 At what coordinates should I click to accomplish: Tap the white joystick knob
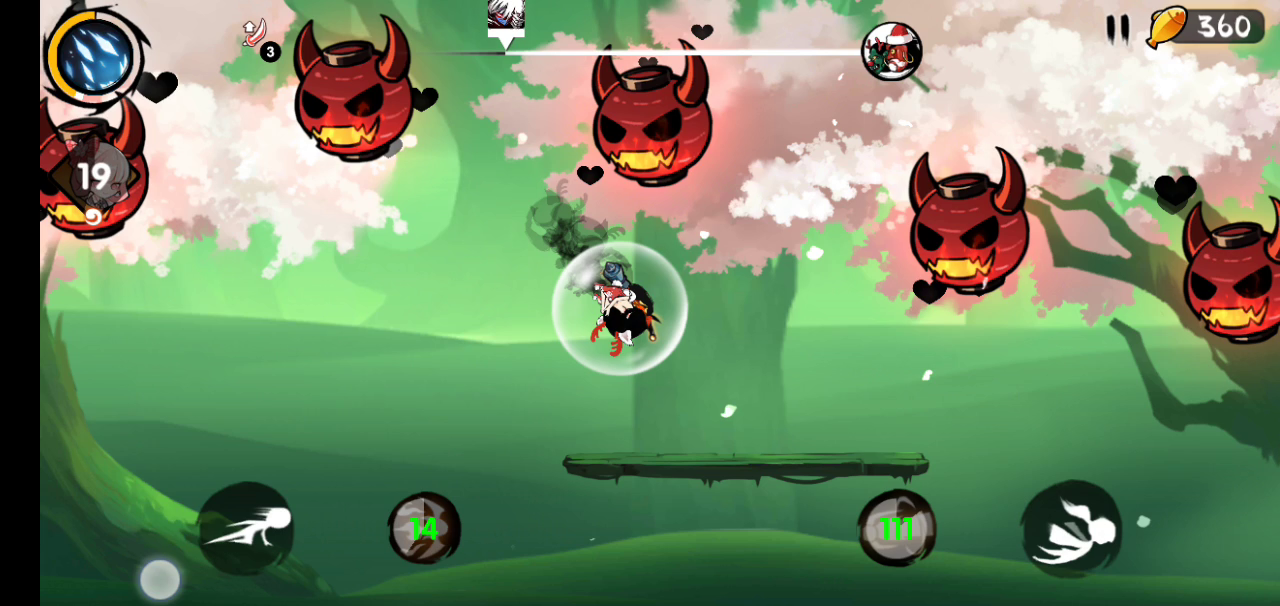tap(160, 579)
